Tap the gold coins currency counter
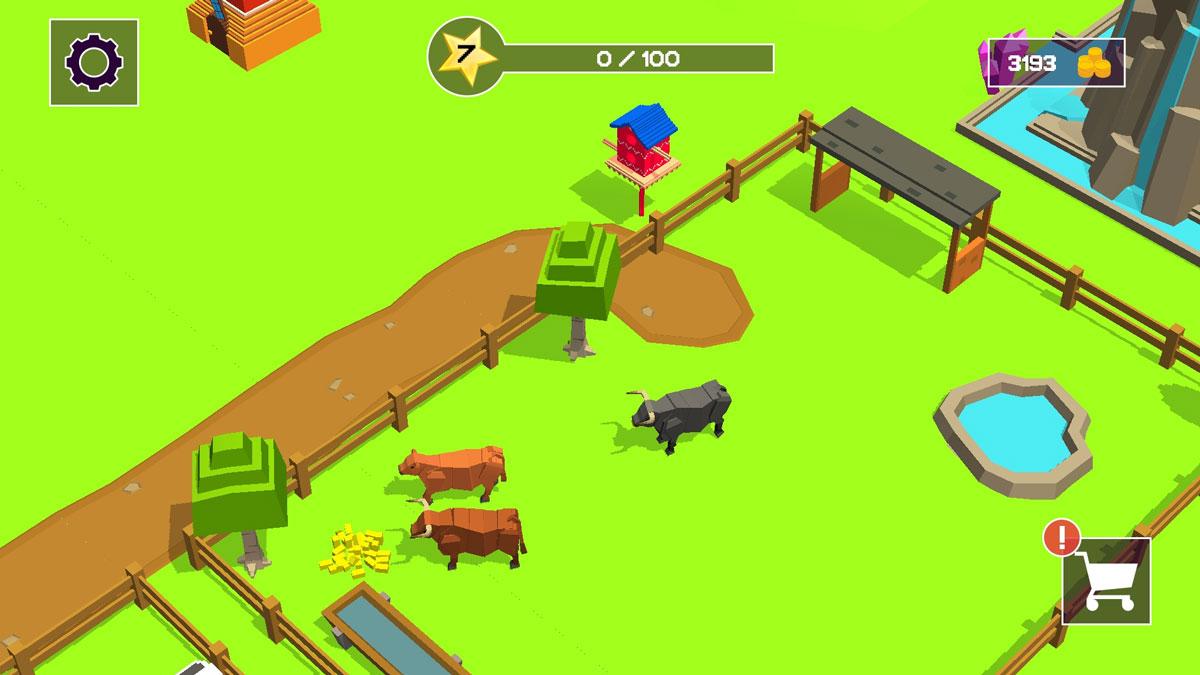Viewport: 1200px width, 675px height. point(1058,64)
